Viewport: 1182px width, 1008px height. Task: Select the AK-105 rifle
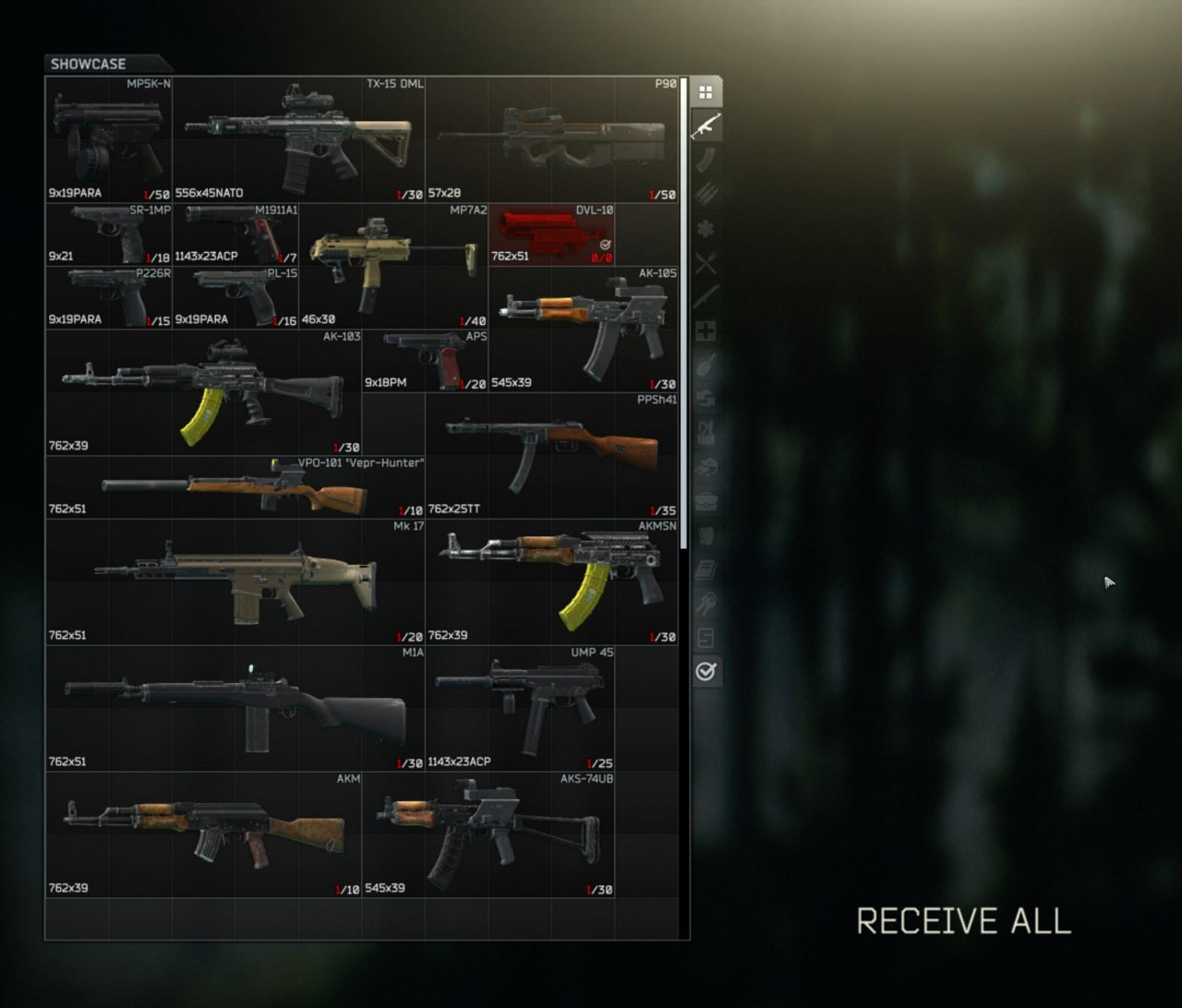click(x=584, y=329)
